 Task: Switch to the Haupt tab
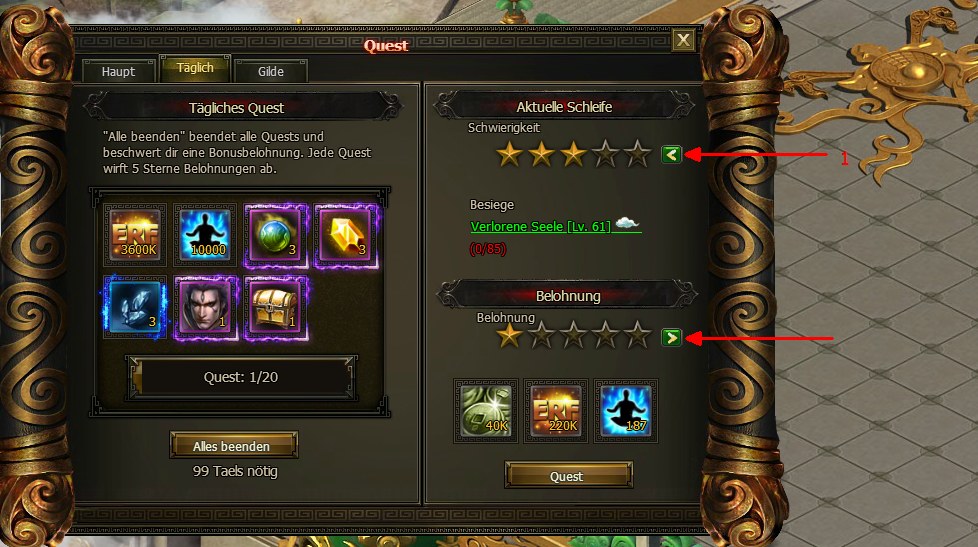point(118,72)
